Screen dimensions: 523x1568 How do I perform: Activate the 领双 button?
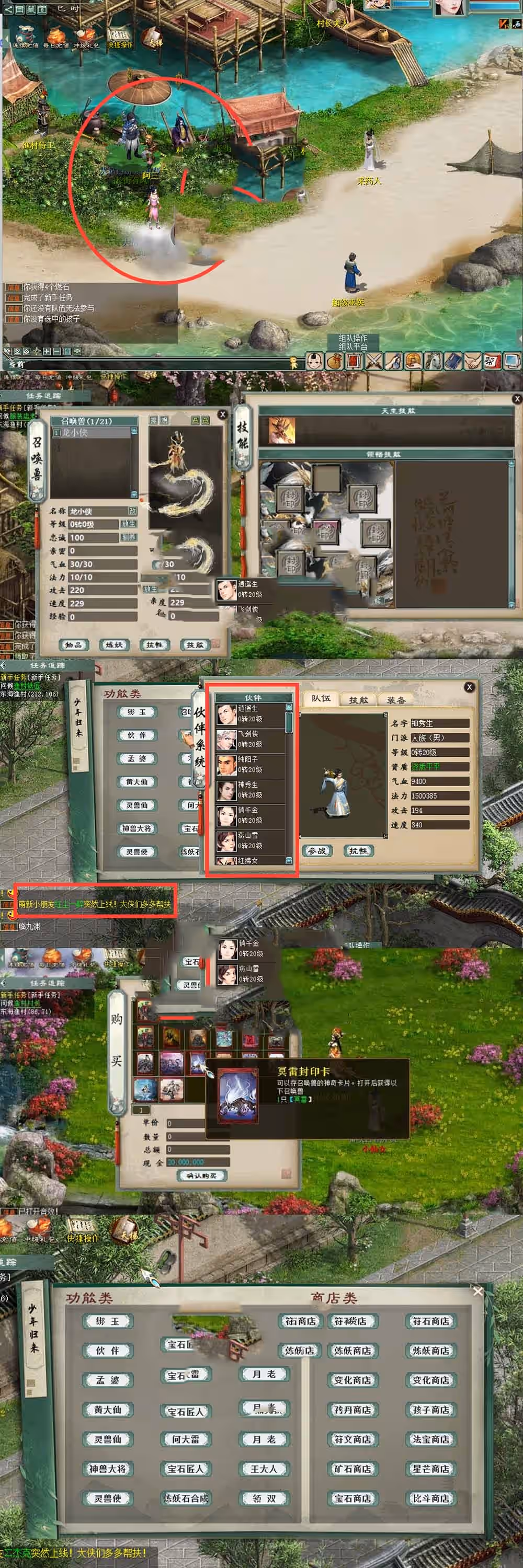tap(264, 1498)
